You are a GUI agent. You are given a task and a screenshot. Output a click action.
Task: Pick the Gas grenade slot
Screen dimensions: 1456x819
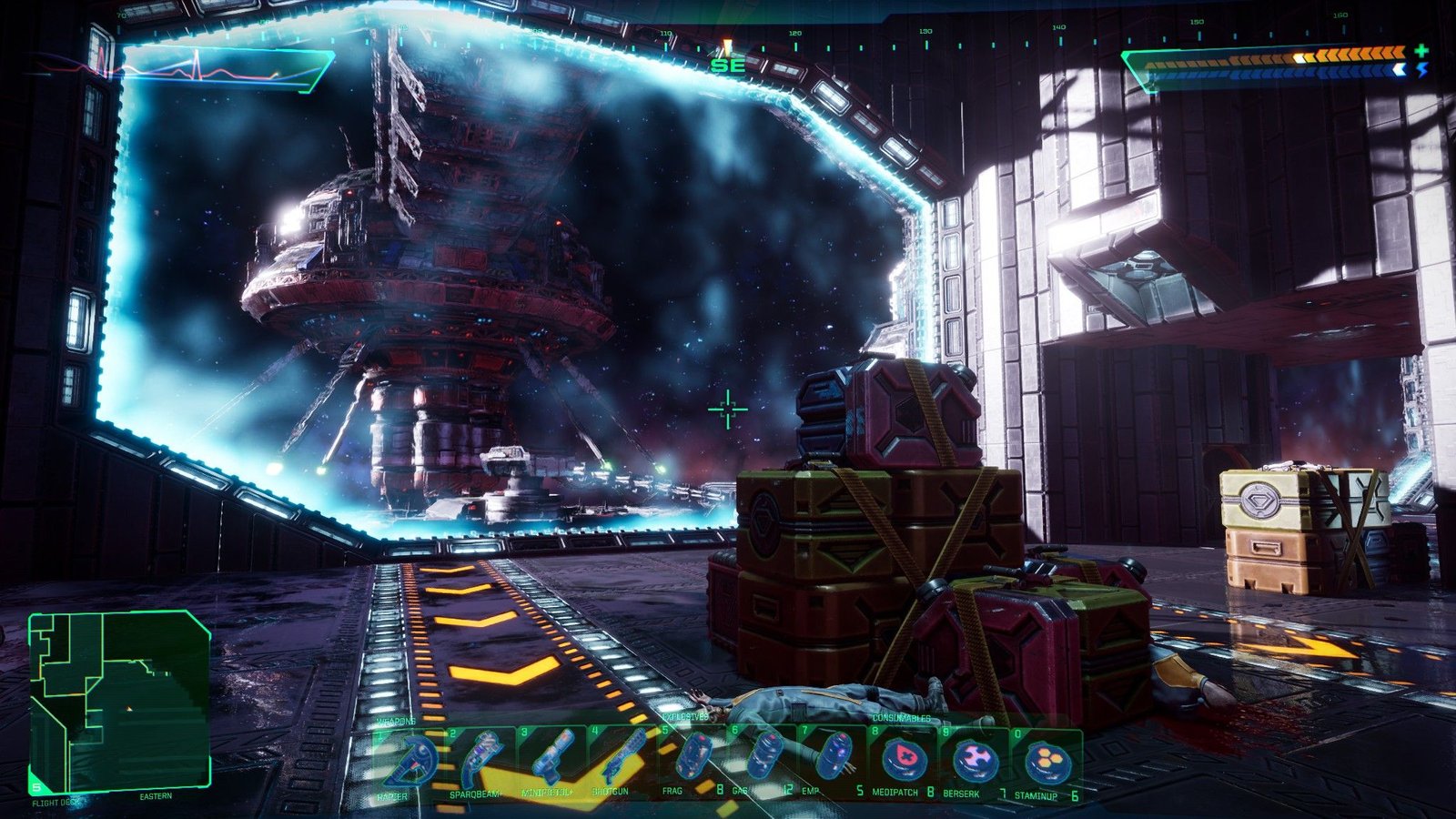[763, 762]
